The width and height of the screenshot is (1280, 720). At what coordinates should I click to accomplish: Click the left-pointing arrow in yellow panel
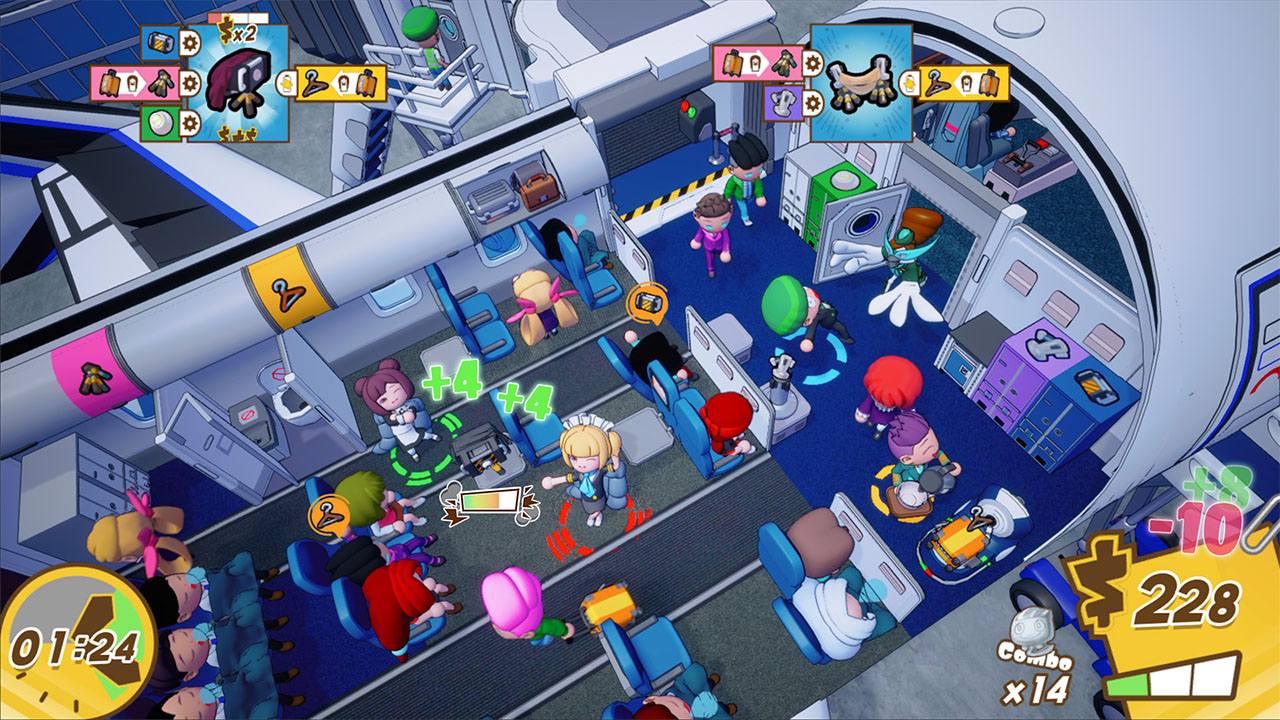(341, 82)
